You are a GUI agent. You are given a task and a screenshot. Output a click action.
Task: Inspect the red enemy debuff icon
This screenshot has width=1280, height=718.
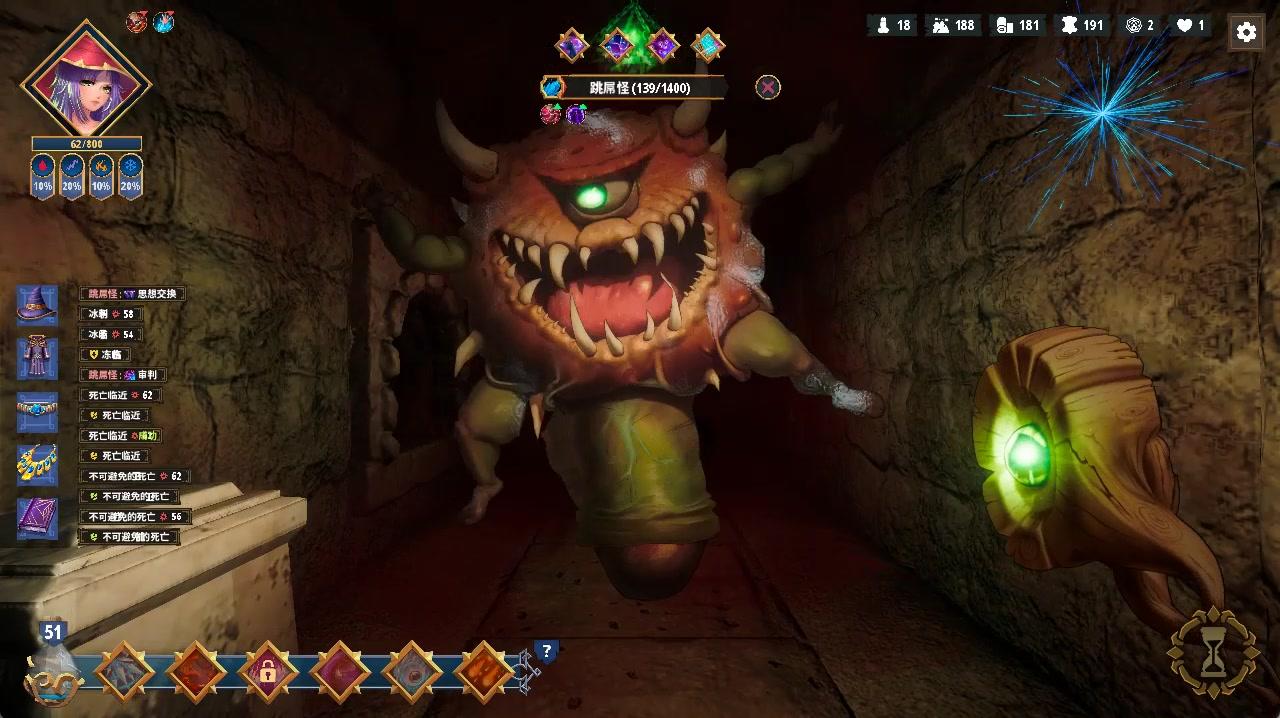coord(550,114)
